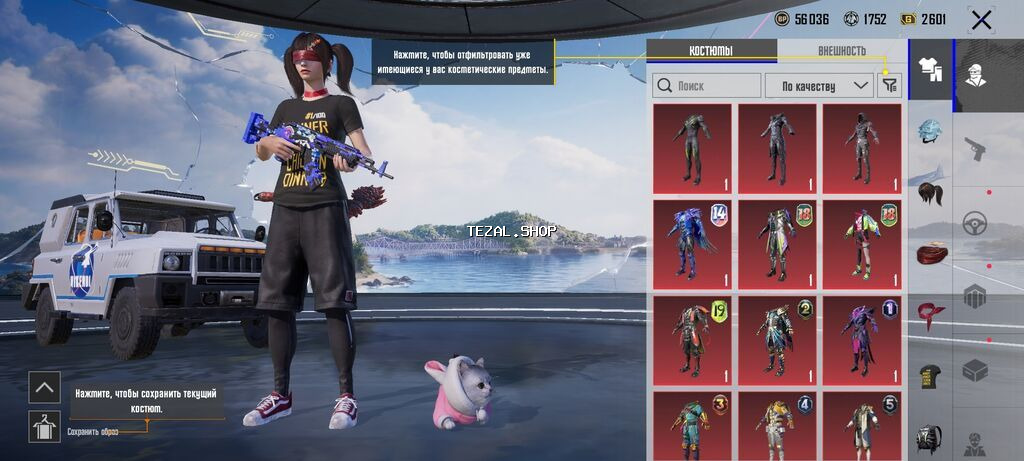Screen dimensions: 1024x461
Task: Open the hairstyle category with ponytail icon
Action: coord(931,192)
